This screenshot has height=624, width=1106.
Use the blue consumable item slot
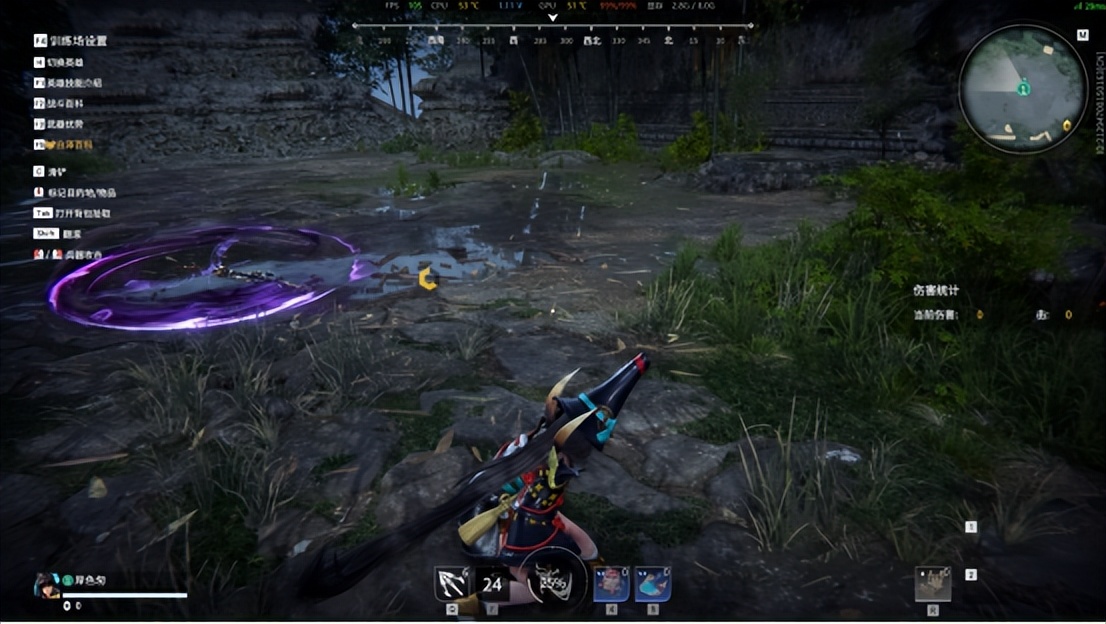[x=652, y=584]
